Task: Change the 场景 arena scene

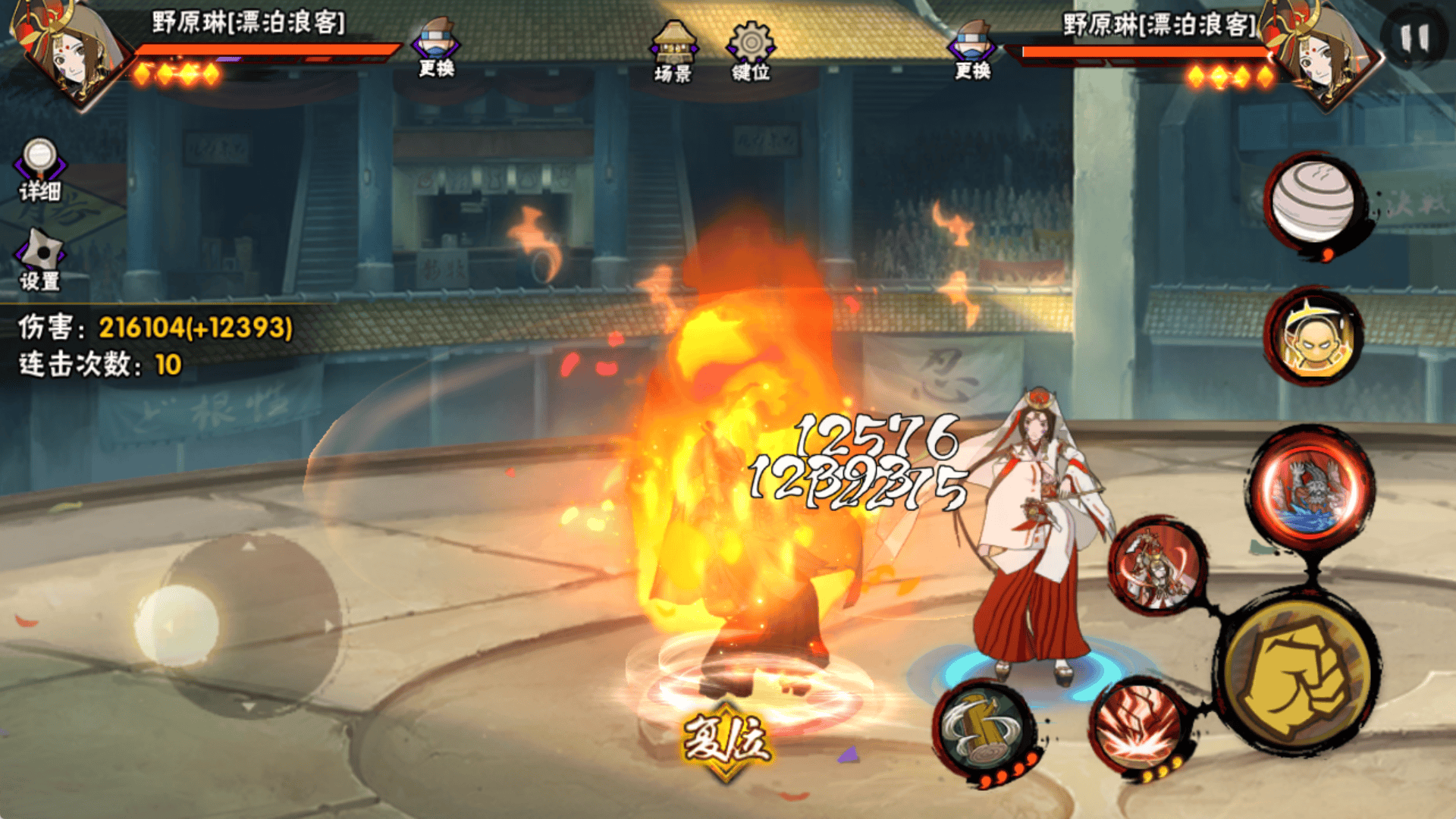Action: (x=673, y=51)
